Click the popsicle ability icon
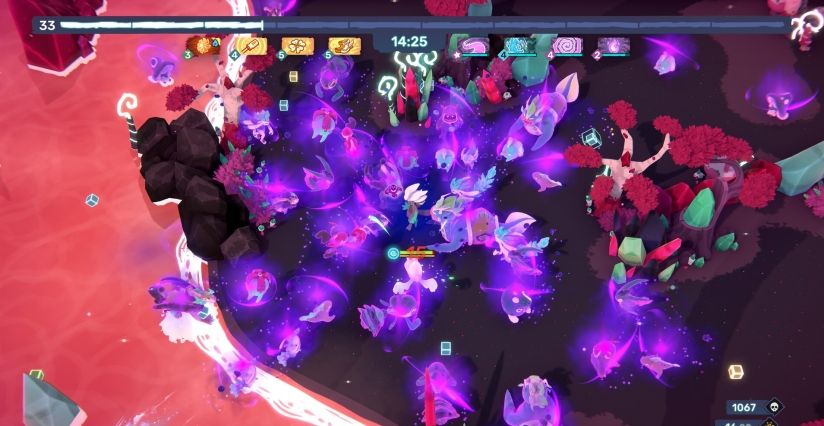824x426 pixels. (x=249, y=45)
